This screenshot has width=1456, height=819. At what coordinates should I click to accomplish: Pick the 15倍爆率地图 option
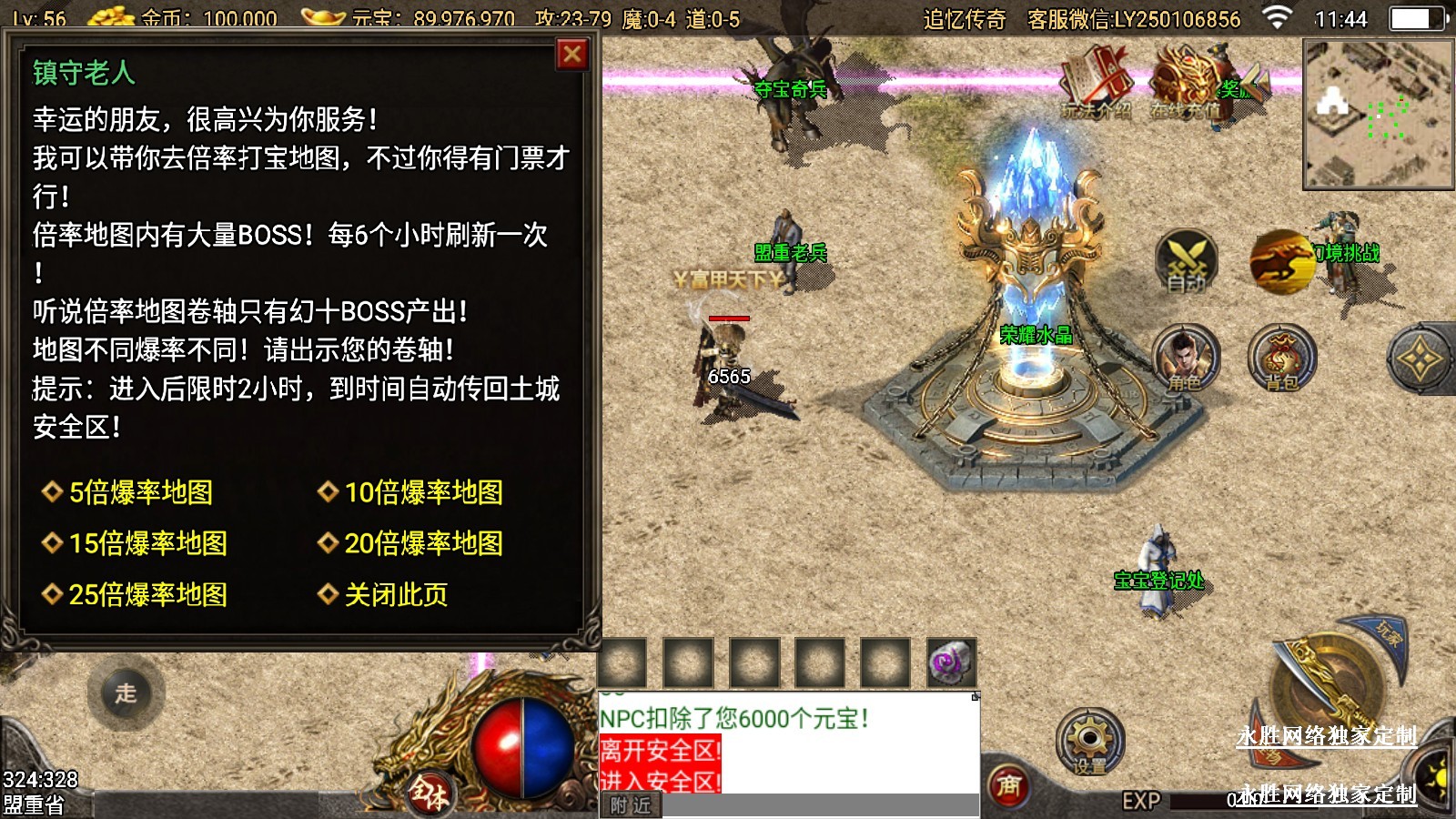pyautogui.click(x=147, y=543)
